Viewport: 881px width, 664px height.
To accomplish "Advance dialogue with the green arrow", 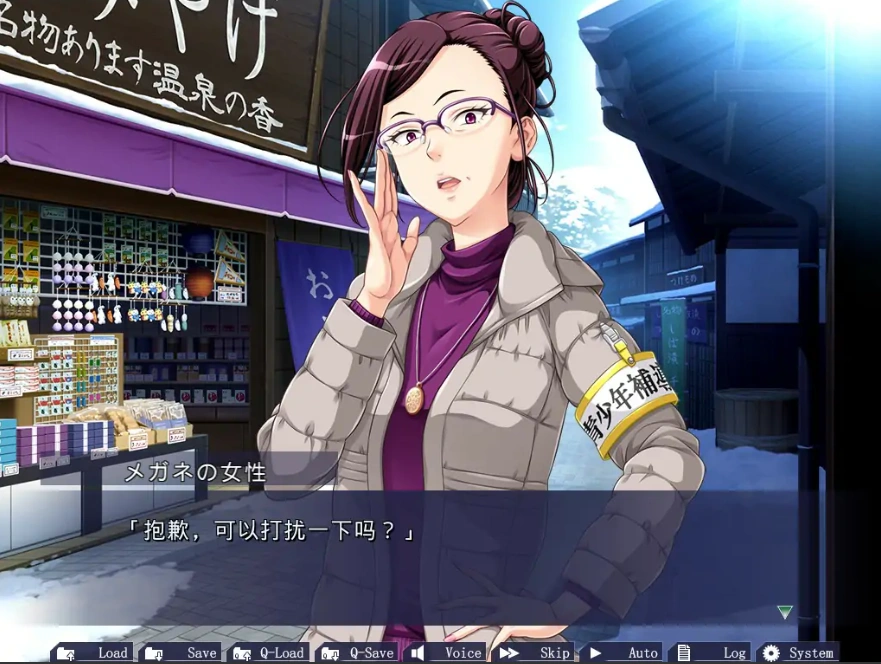I will click(x=785, y=612).
